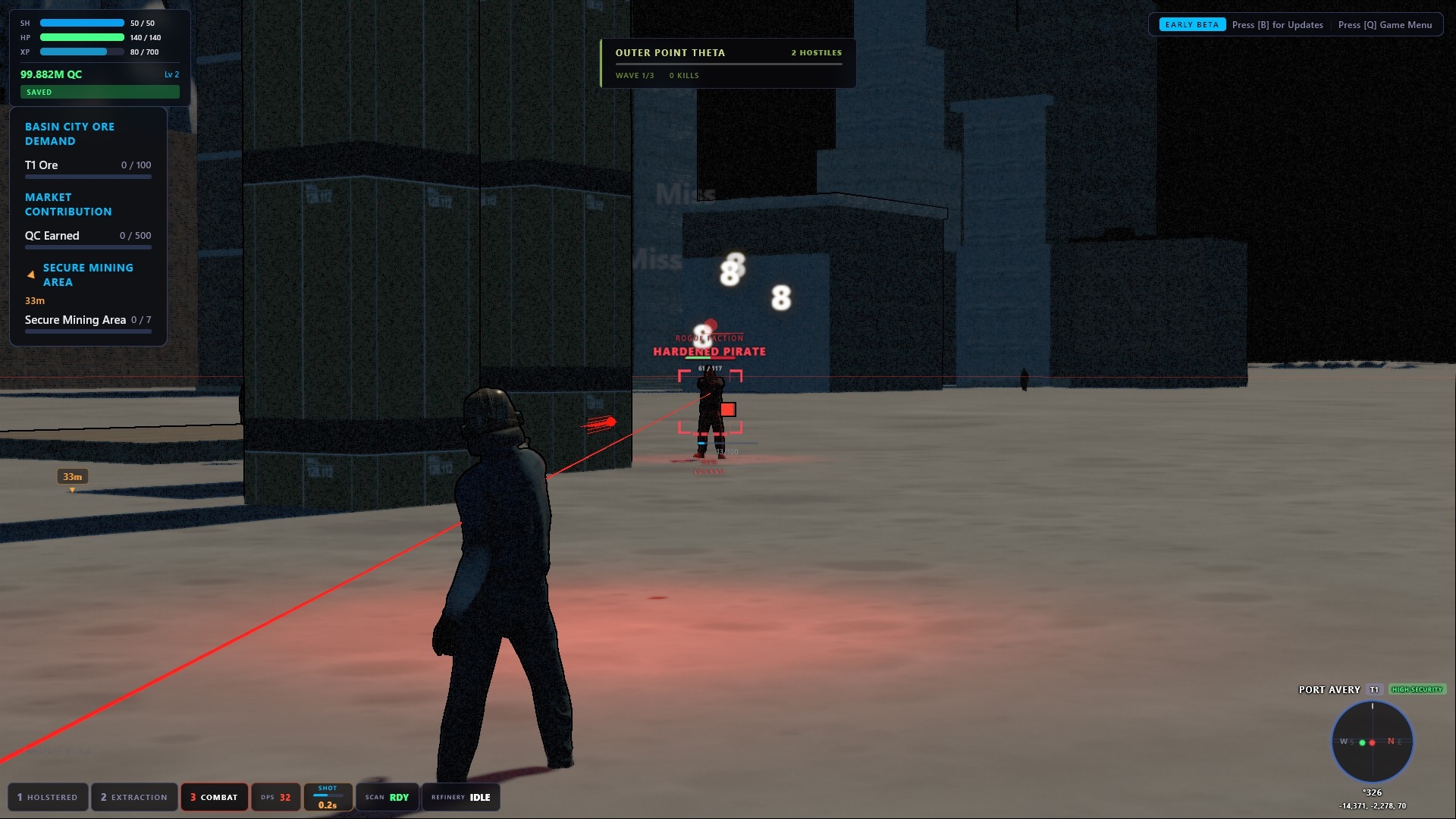Select the Holstered mode slot
Screen dimensions: 1456x819
coord(48,797)
